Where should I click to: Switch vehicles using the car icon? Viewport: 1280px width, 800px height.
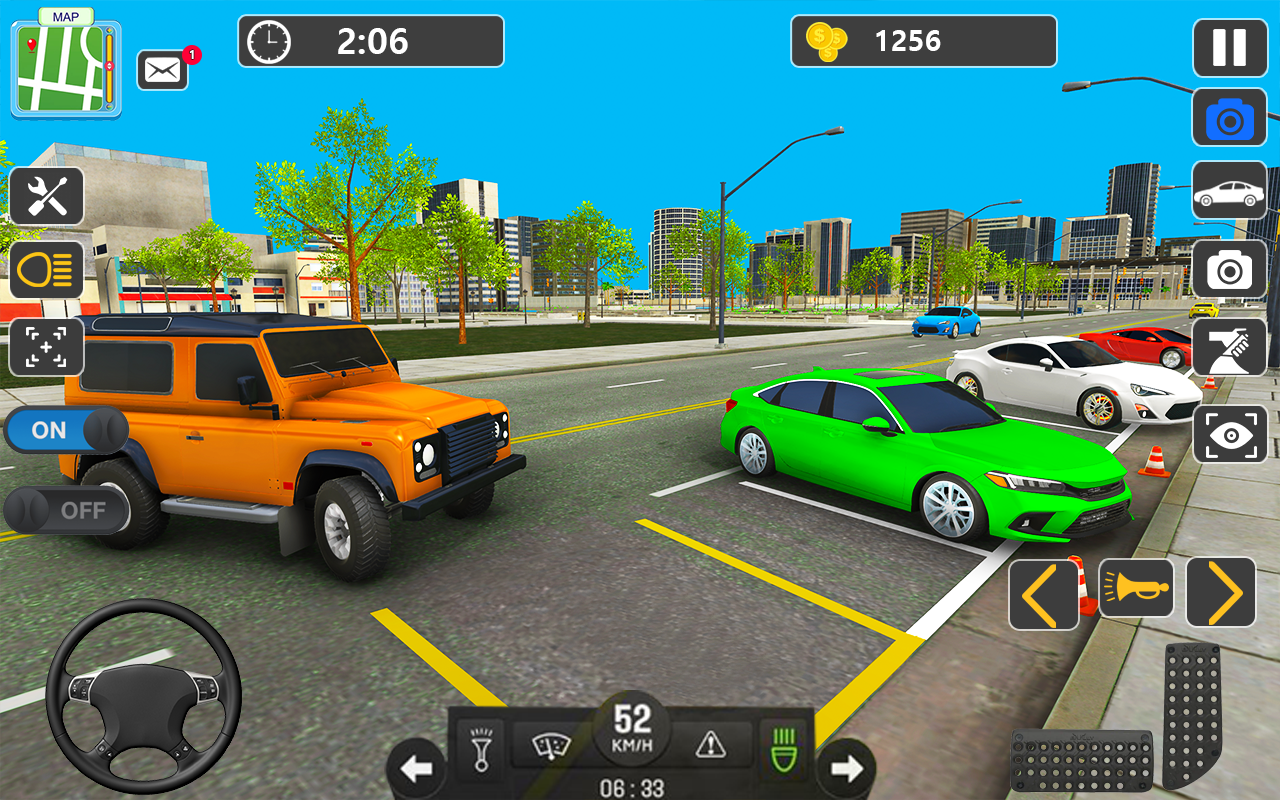pos(1228,191)
